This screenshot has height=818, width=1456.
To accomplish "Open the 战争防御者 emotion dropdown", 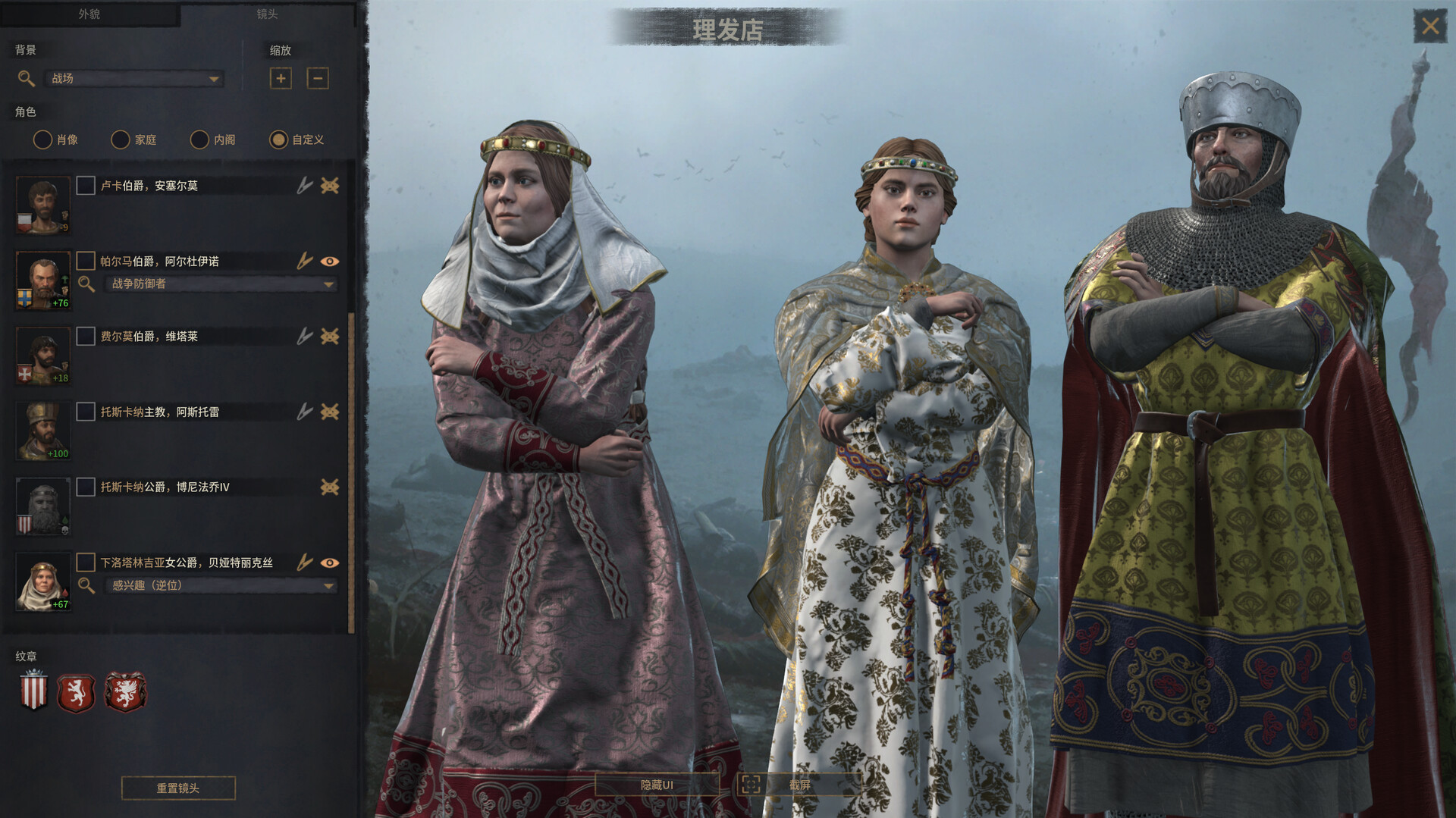I will click(218, 284).
